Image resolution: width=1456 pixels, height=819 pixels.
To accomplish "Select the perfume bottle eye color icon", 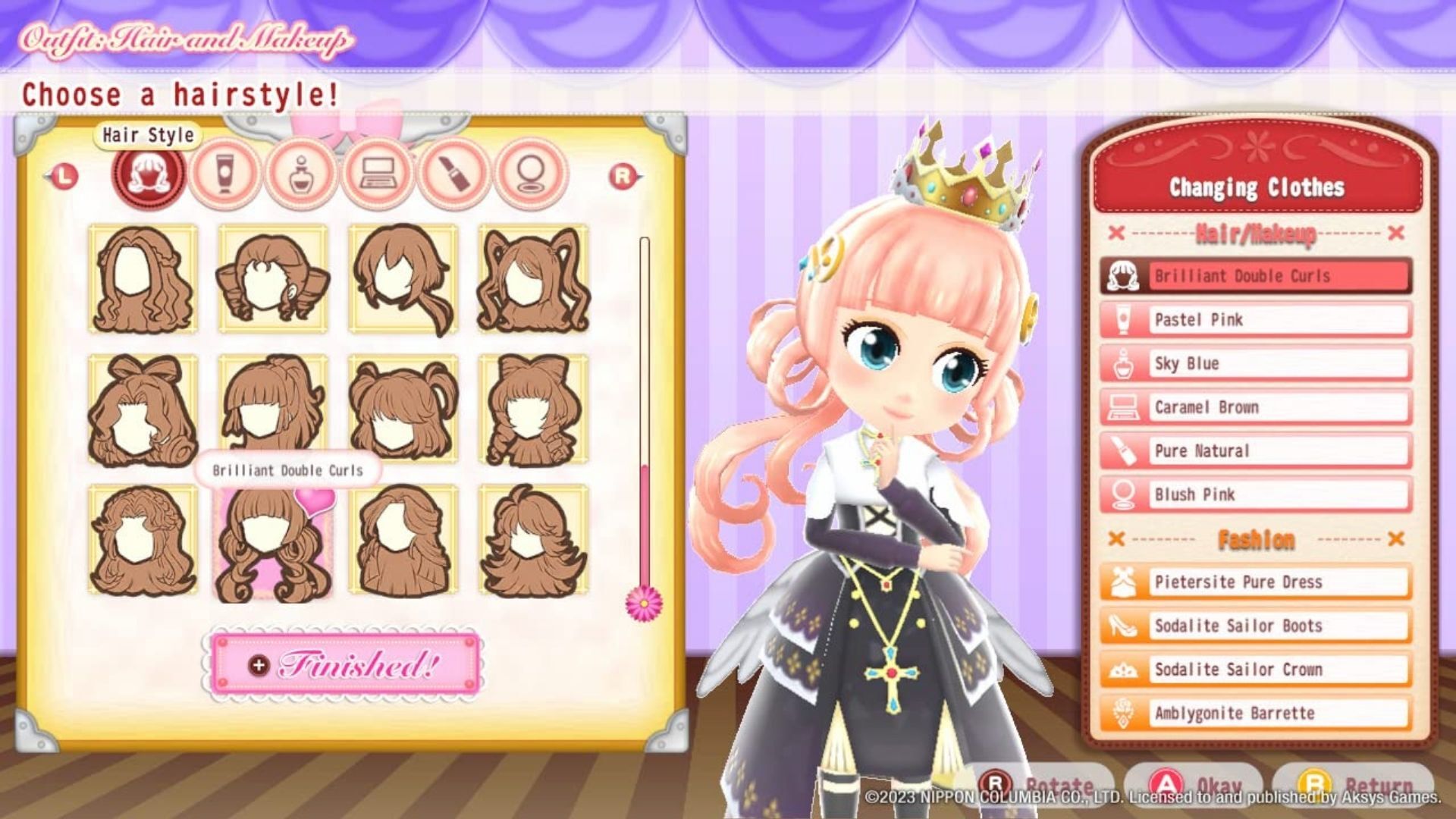I will 303,176.
